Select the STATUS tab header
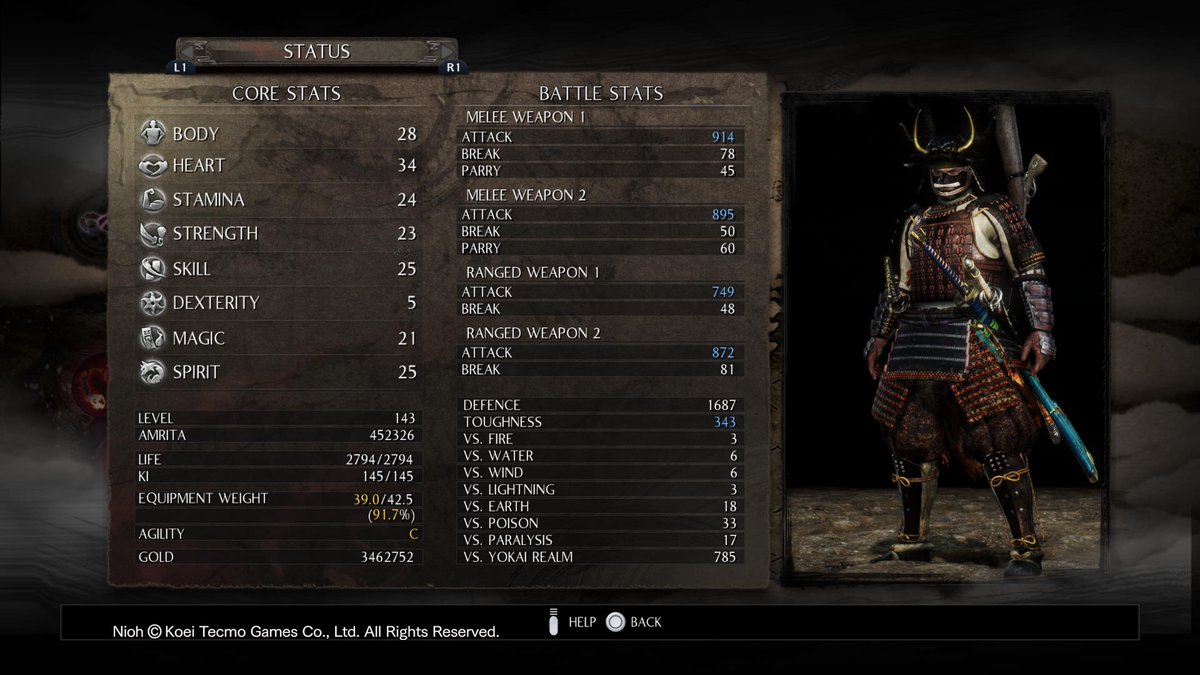 point(316,51)
